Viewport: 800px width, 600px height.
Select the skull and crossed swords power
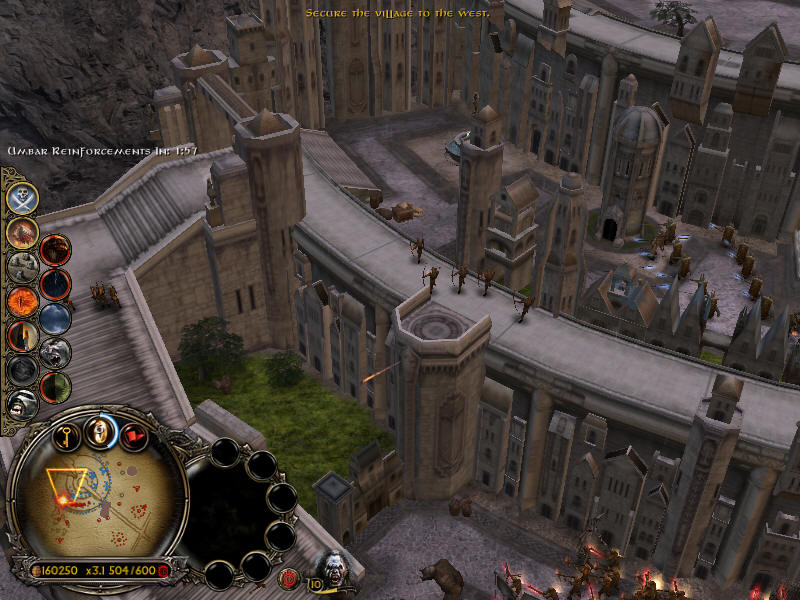(22, 198)
